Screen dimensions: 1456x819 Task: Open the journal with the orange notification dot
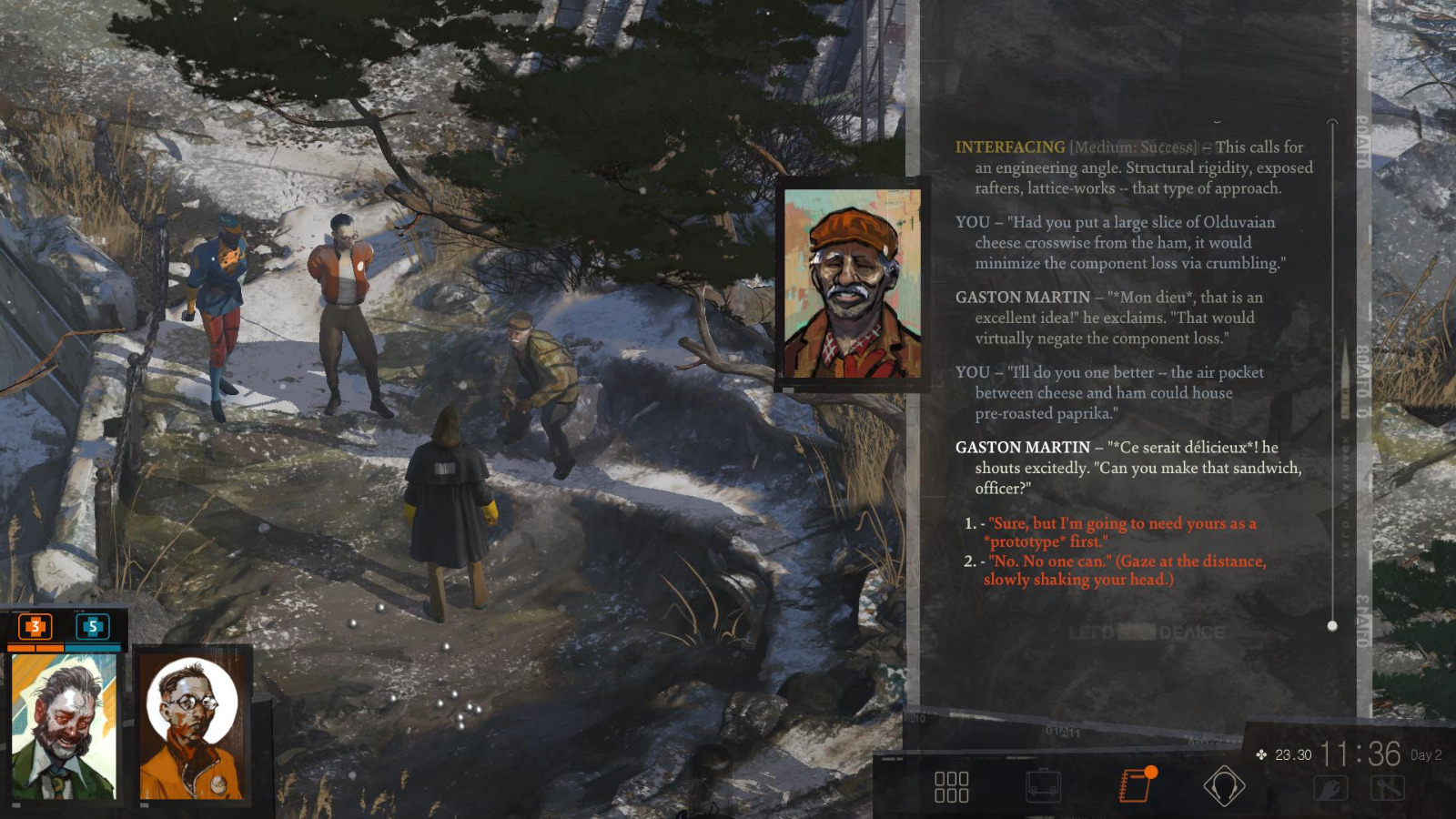1133,784
